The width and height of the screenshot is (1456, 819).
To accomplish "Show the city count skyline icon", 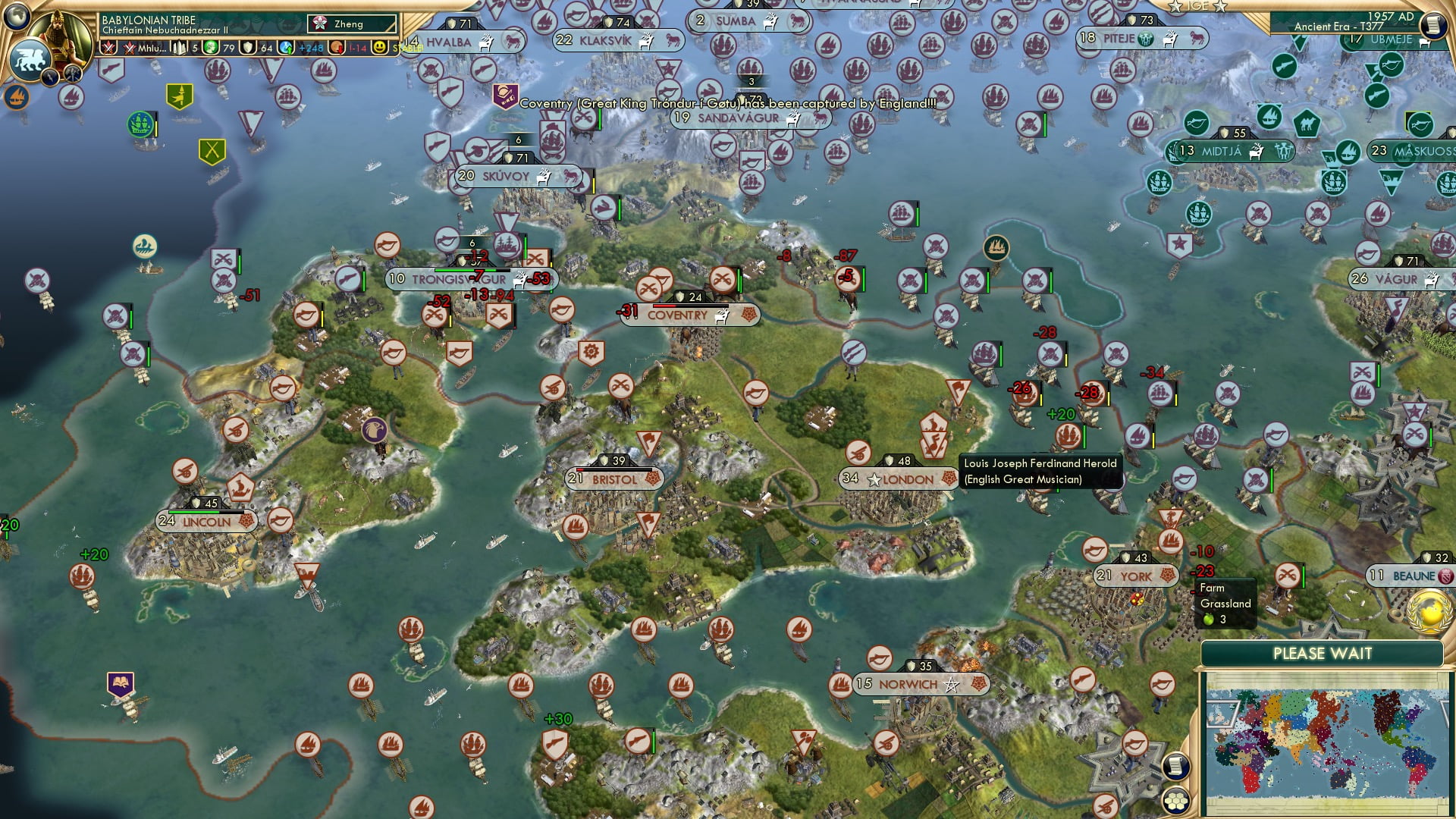I will (179, 48).
